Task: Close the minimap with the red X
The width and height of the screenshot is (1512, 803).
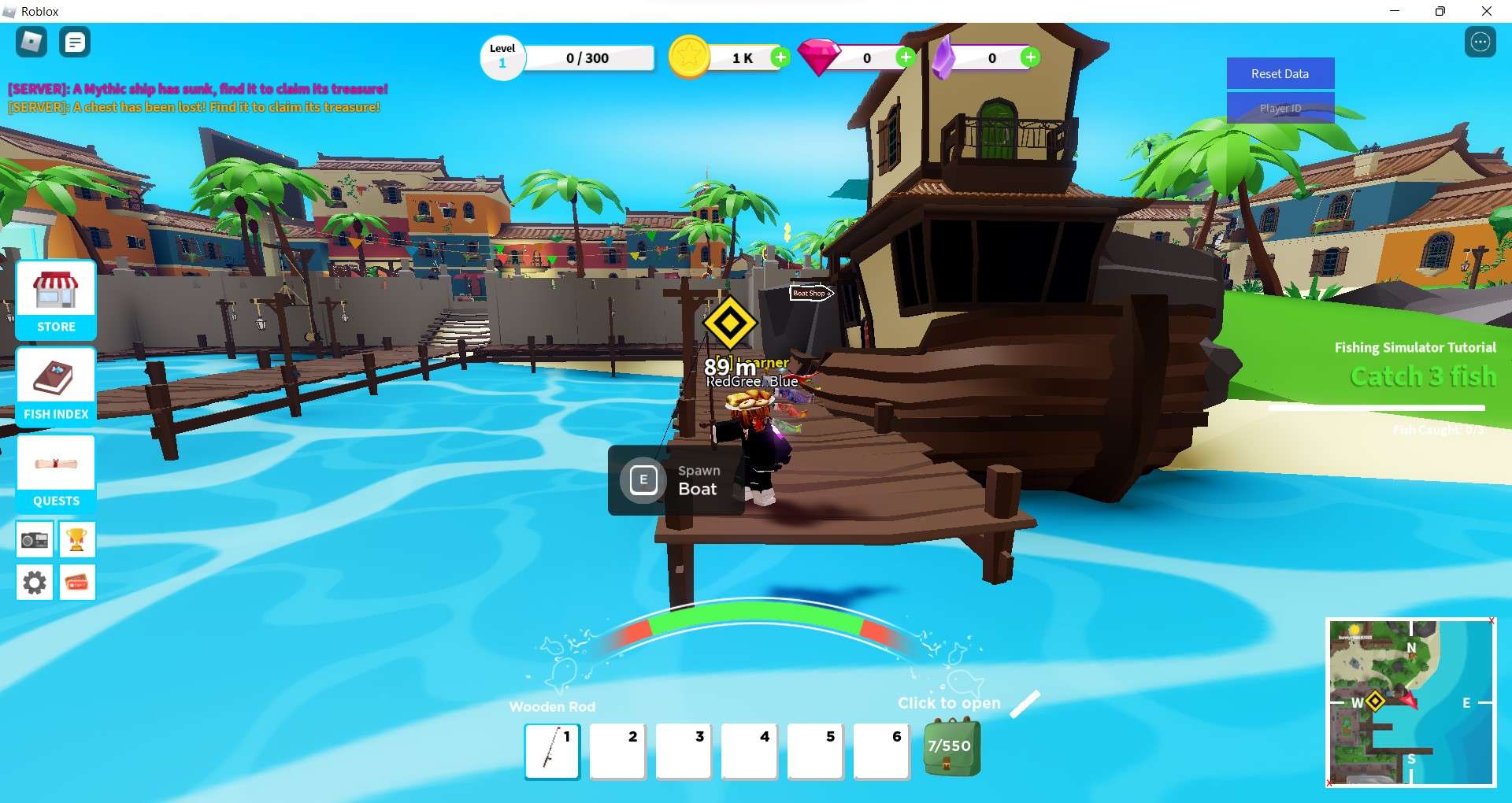Action: point(1493,620)
